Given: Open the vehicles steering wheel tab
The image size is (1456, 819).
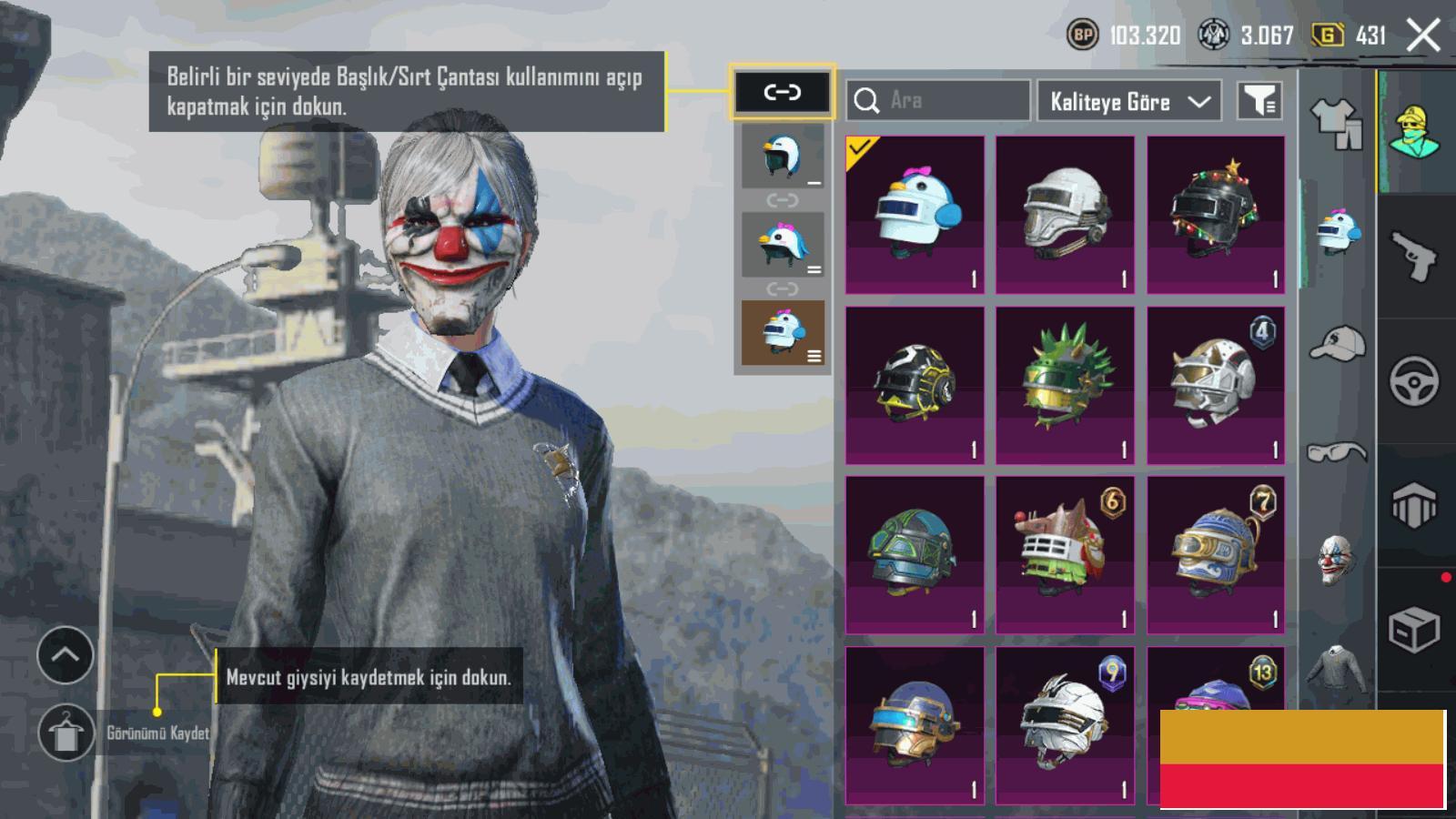Looking at the screenshot, I should (1414, 381).
